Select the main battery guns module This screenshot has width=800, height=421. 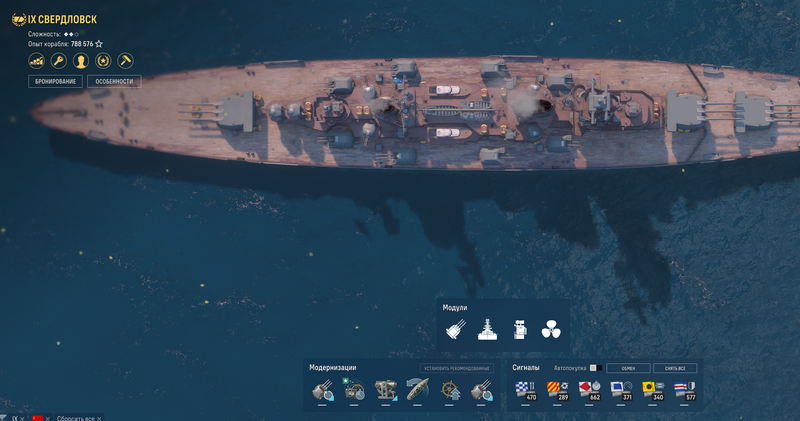pyautogui.click(x=456, y=329)
